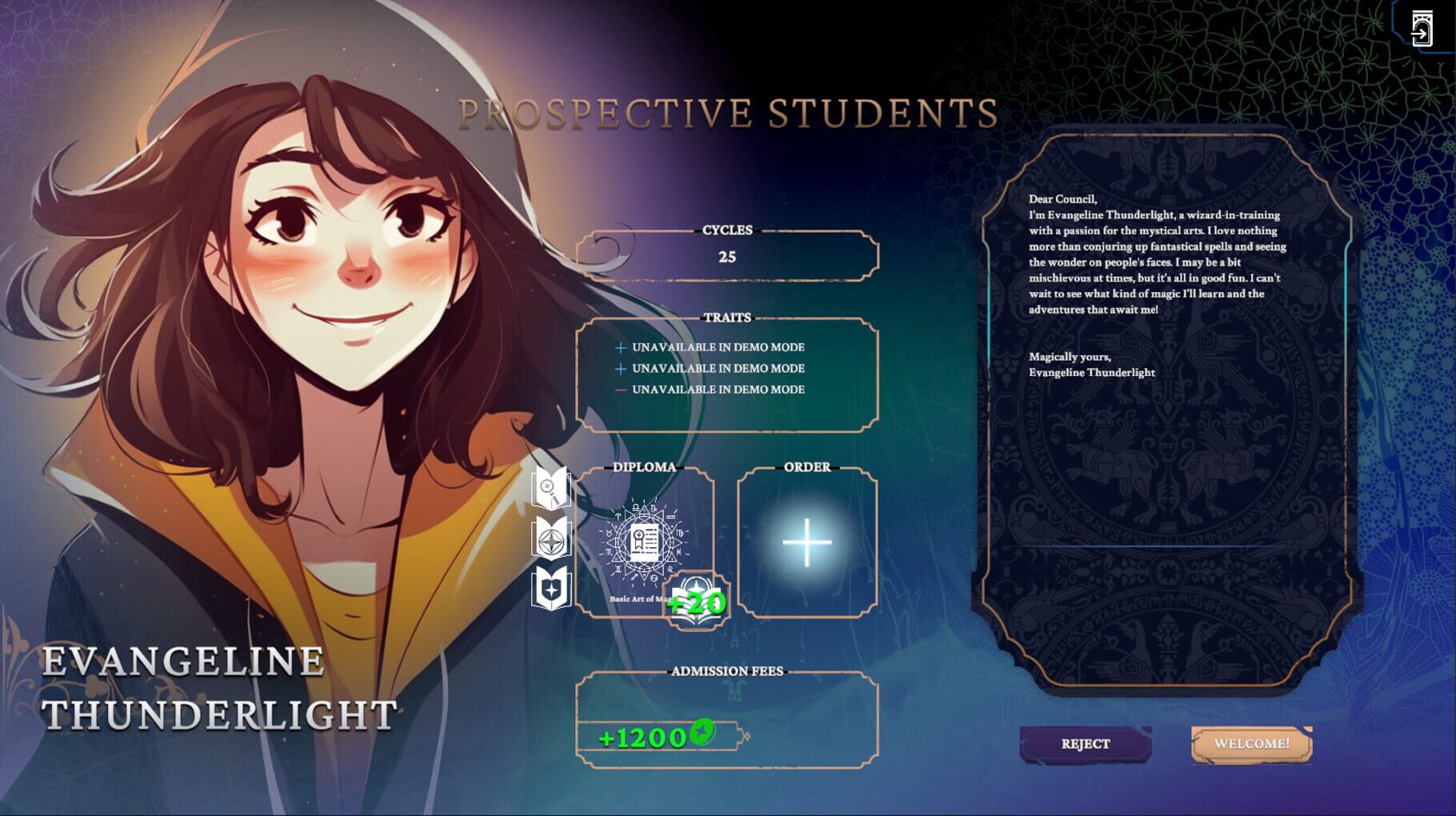Click the Prospective Students header

[728, 113]
